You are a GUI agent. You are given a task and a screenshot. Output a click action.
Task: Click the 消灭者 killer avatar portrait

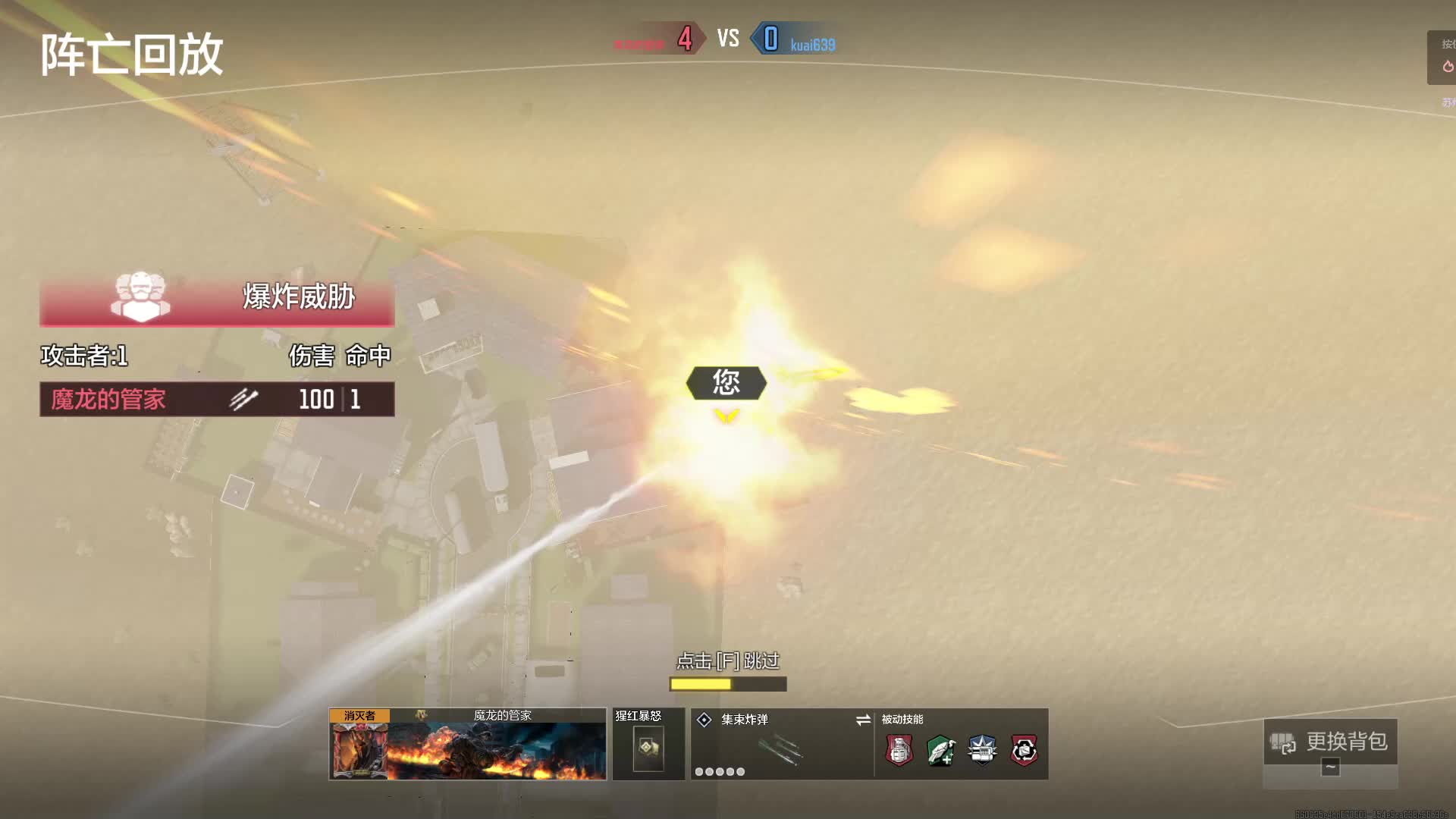tap(359, 750)
